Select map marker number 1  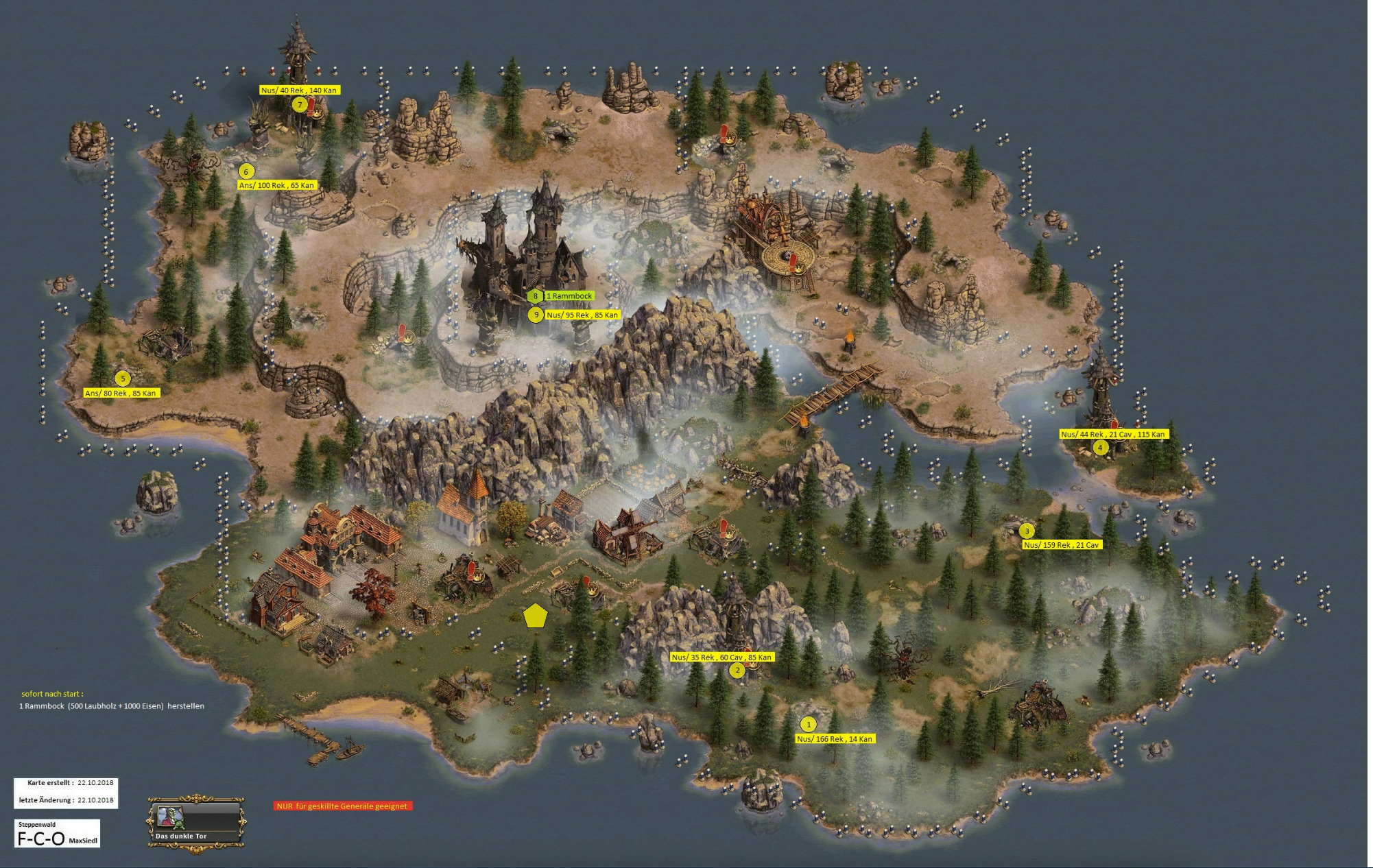coord(808,724)
